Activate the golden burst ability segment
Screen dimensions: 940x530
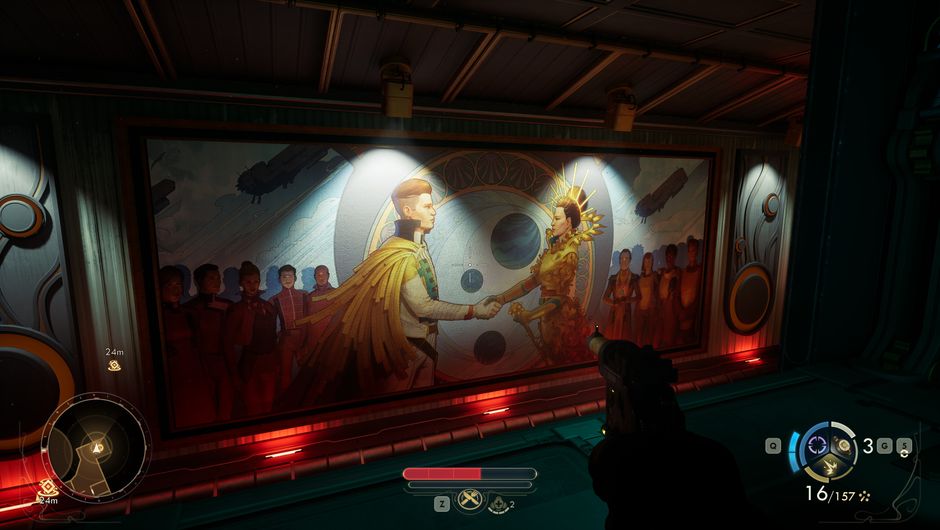(x=832, y=464)
